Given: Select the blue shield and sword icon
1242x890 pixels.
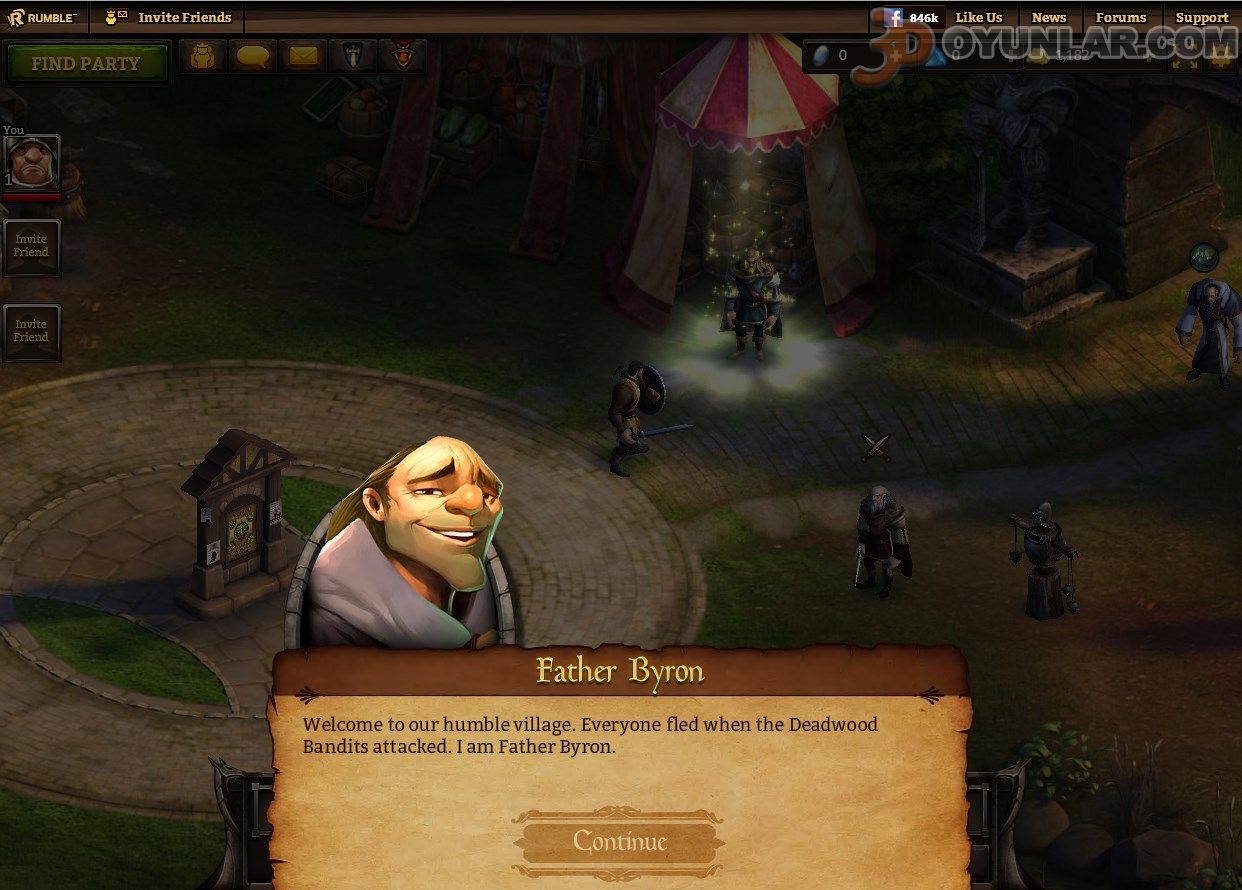Looking at the screenshot, I should (353, 56).
